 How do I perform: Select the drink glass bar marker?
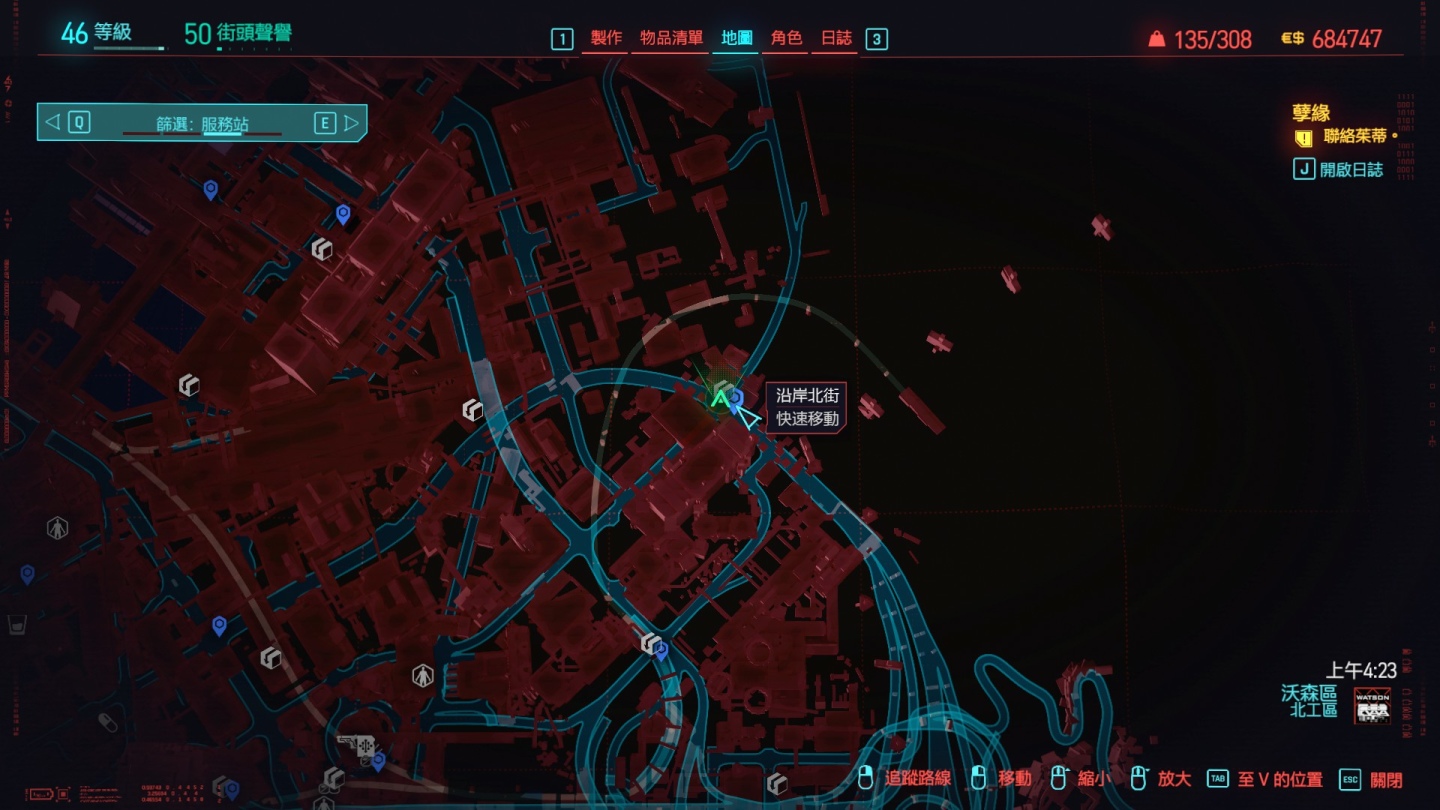click(17, 627)
